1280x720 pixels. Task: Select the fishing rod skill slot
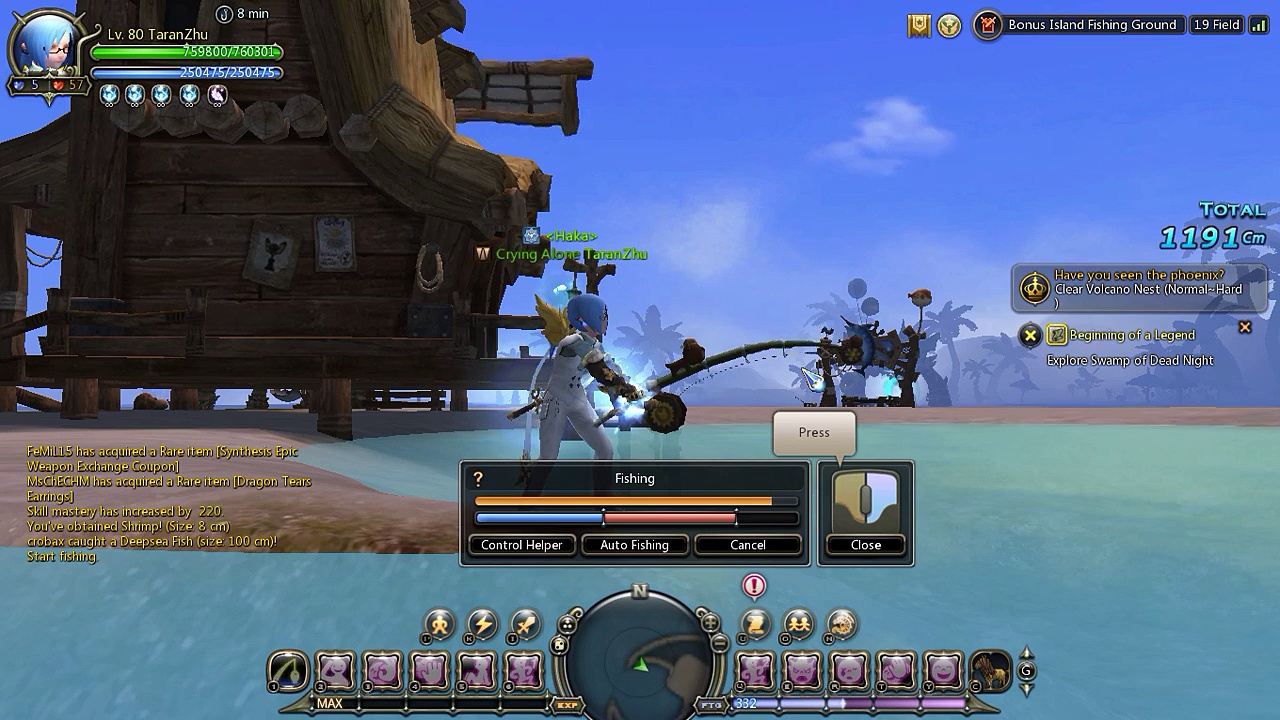point(288,671)
